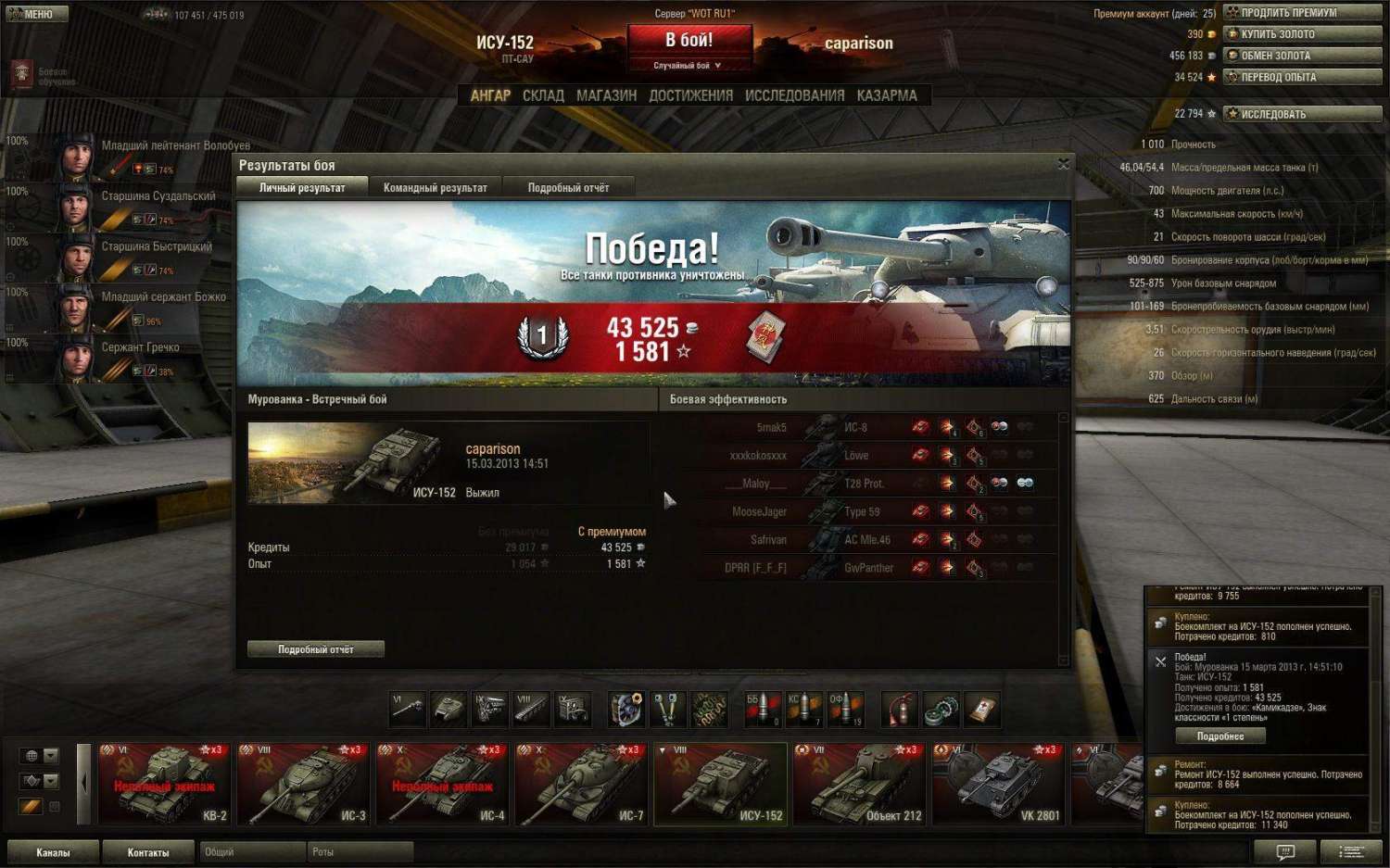Click КУПИТЬ ЗОЛОТО button
1390x868 pixels.
[x=1302, y=34]
